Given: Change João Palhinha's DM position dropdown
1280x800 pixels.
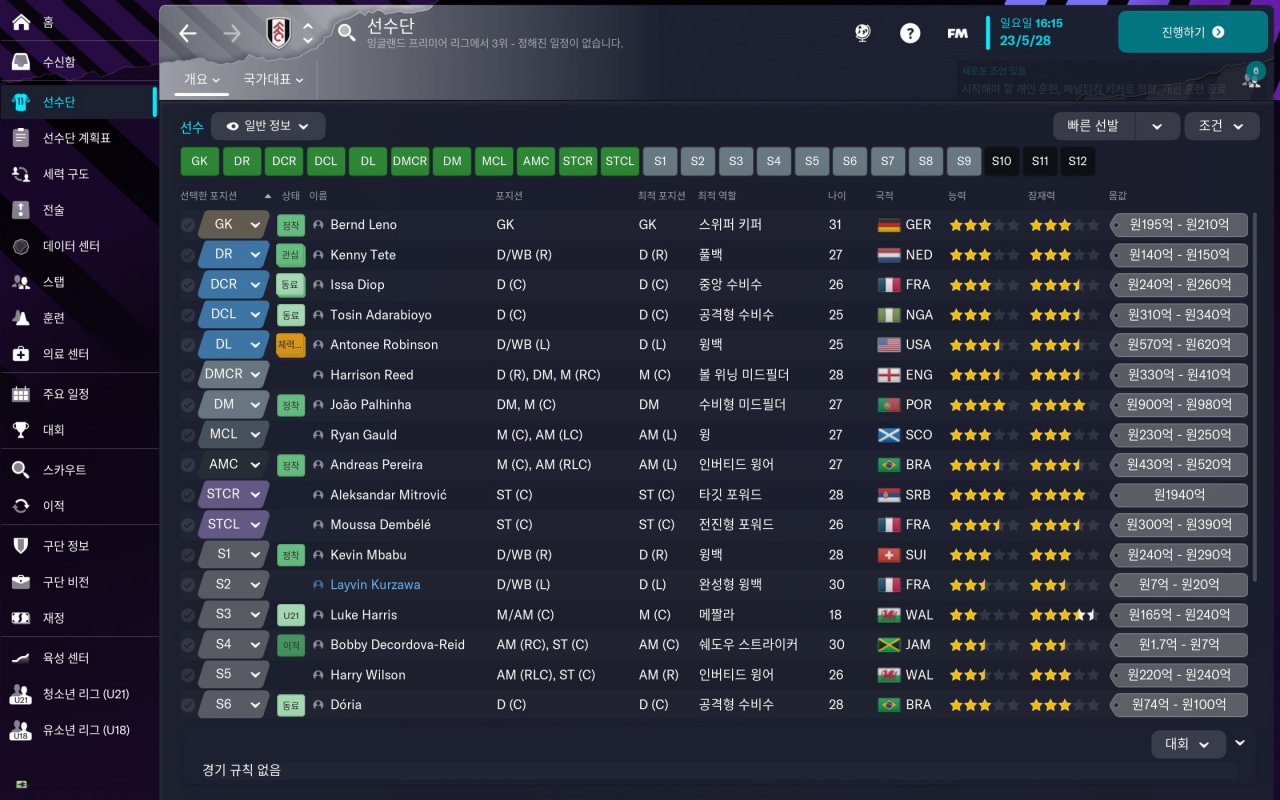Looking at the screenshot, I should tap(234, 404).
